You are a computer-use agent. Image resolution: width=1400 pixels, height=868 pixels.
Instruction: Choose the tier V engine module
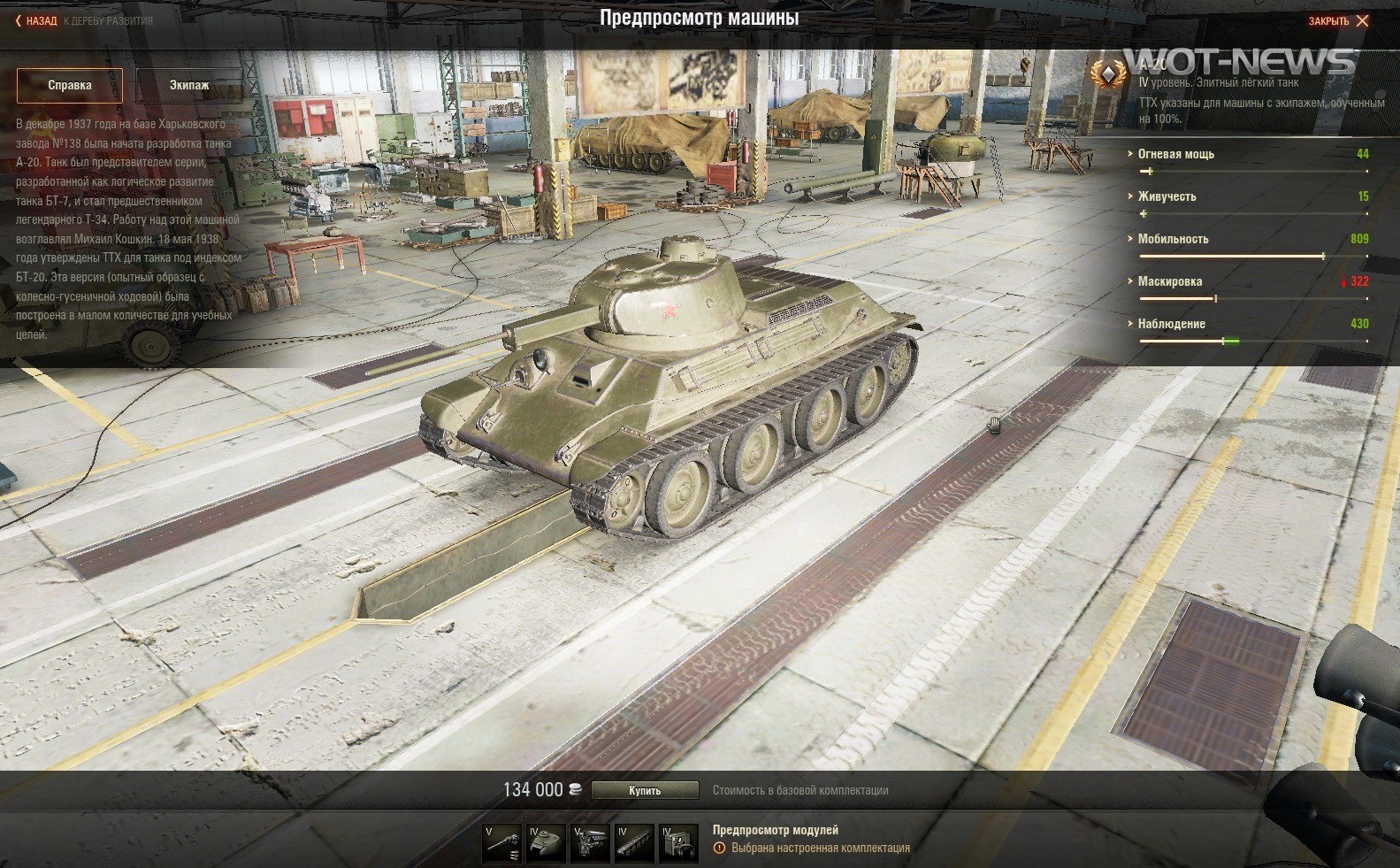[x=590, y=842]
